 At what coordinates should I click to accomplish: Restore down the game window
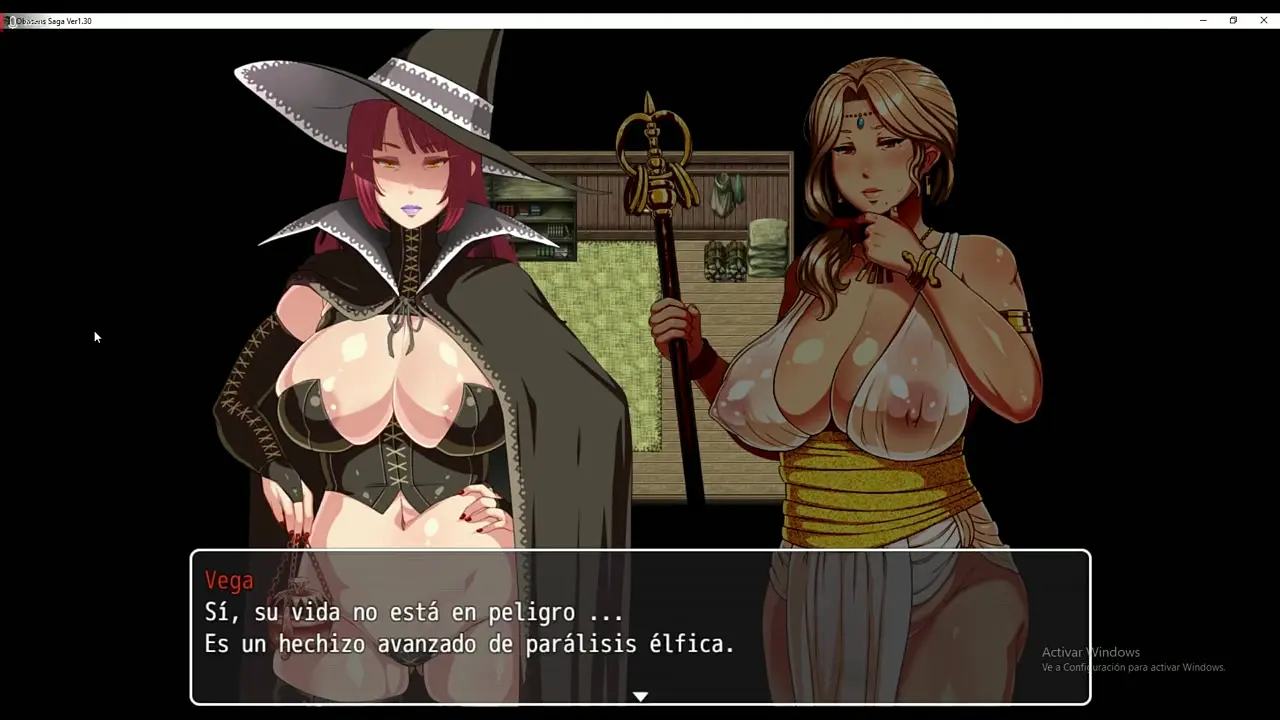[x=1233, y=20]
